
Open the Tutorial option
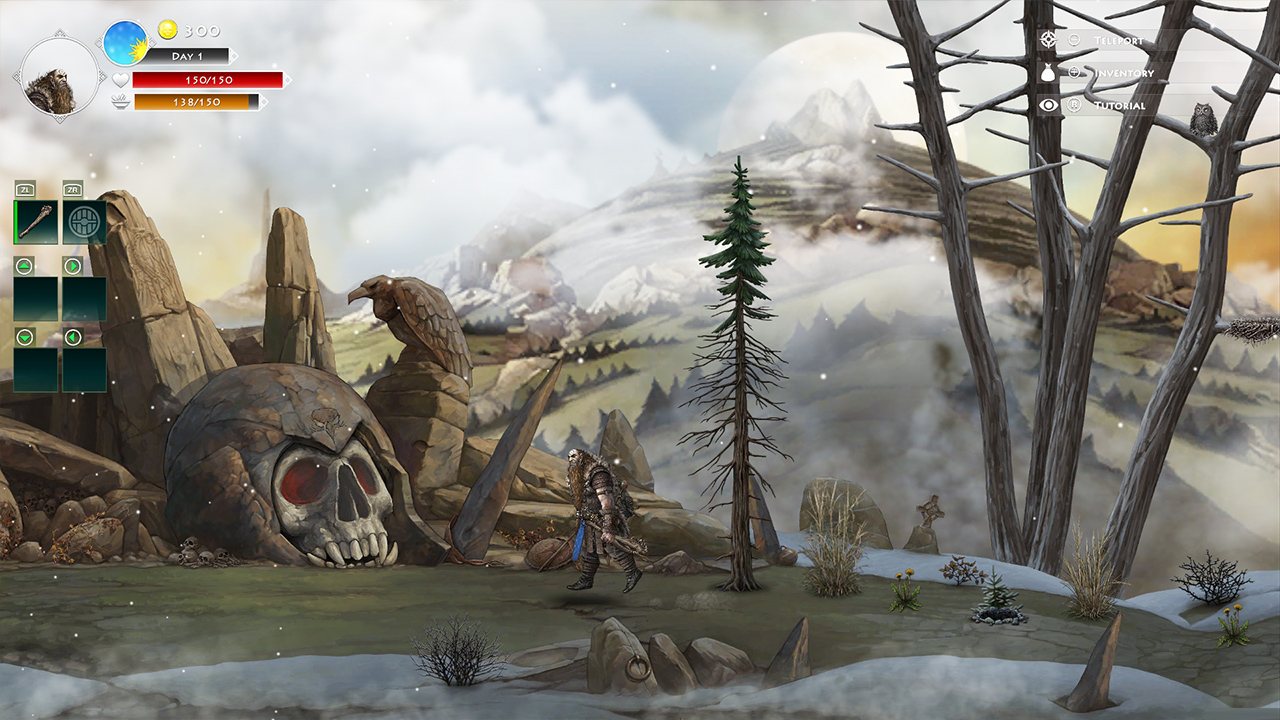click(1120, 104)
